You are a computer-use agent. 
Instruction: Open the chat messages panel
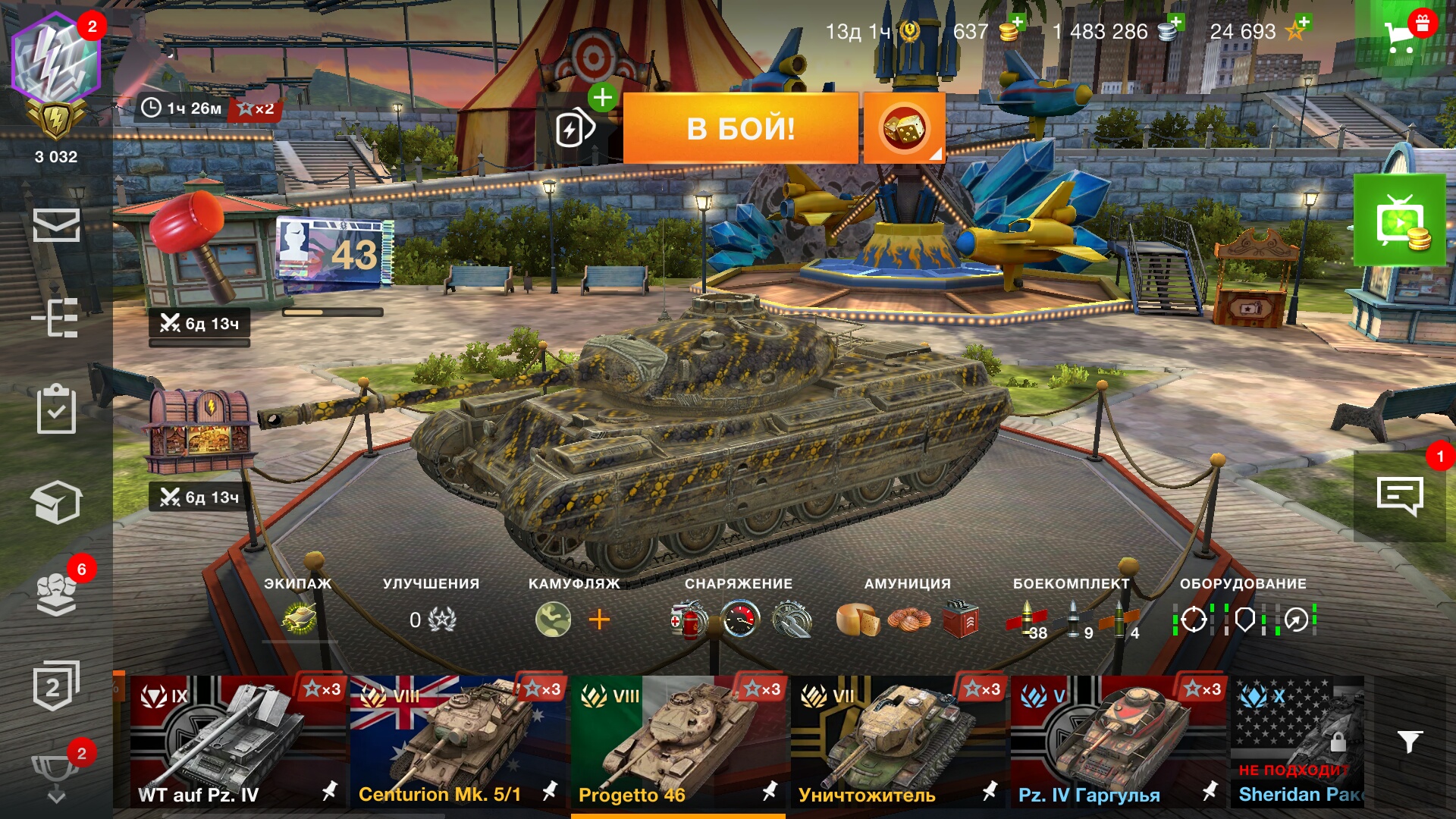click(x=1399, y=497)
